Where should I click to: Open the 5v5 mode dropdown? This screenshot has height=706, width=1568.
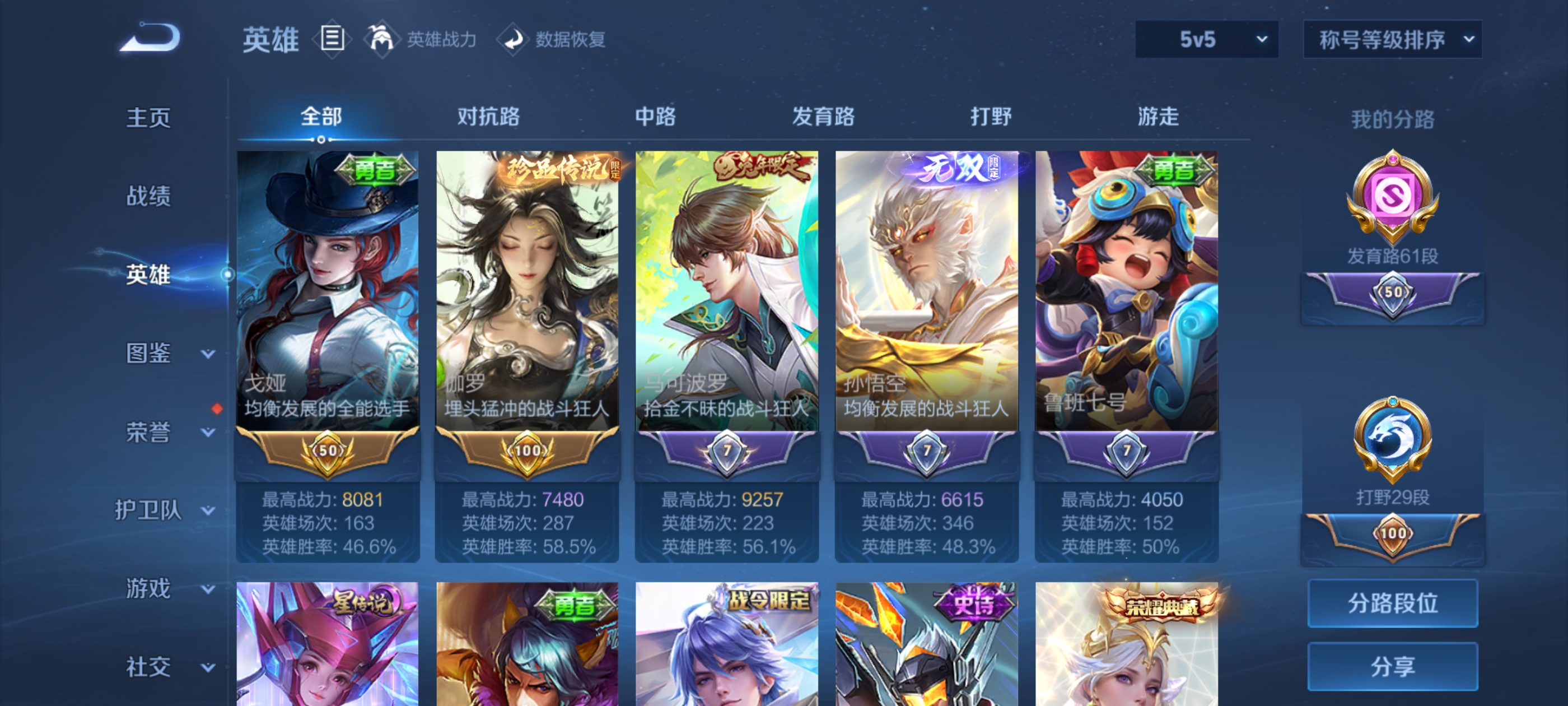click(x=1206, y=38)
